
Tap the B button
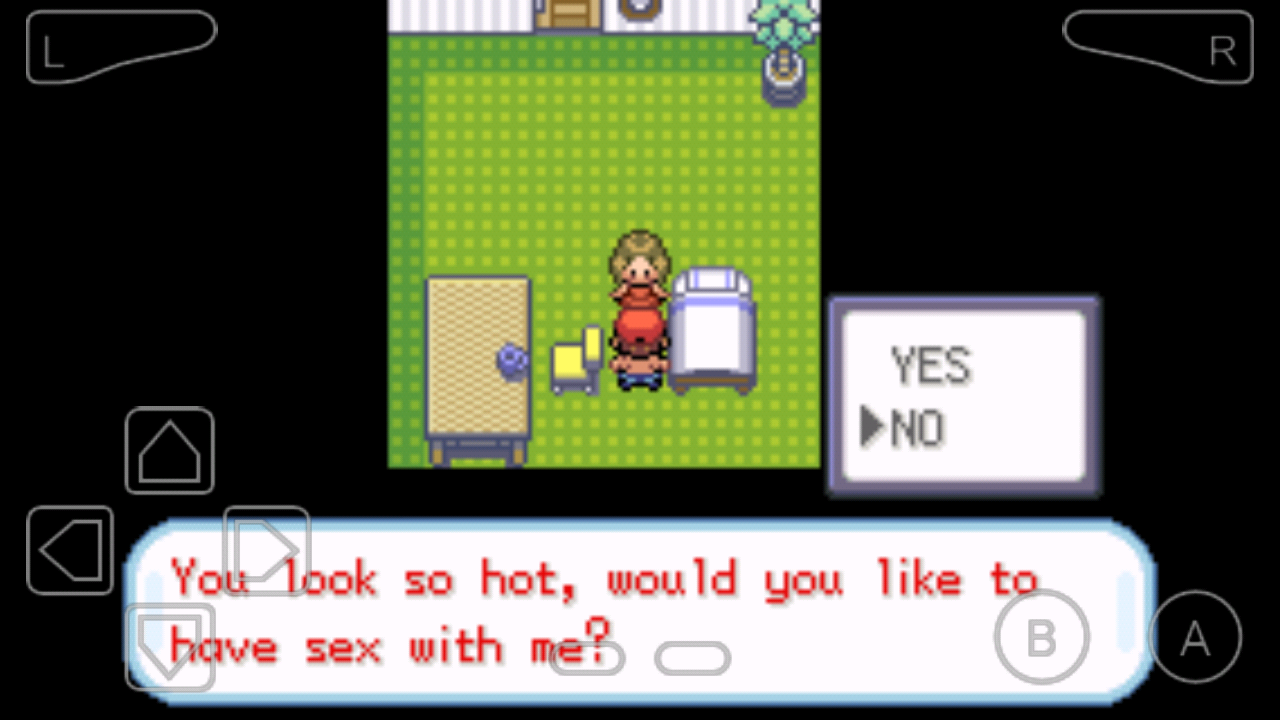[x=1043, y=637]
